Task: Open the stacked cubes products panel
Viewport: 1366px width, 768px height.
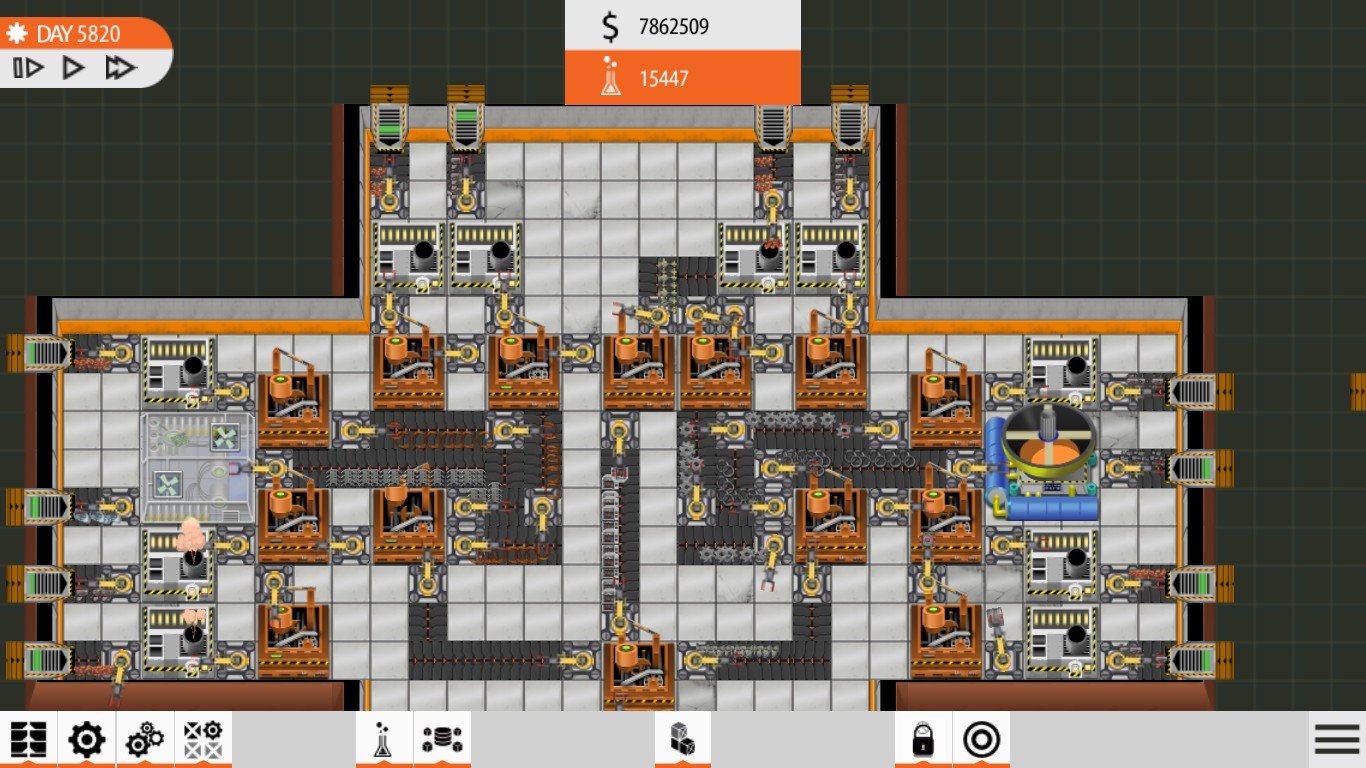Action: [x=682, y=740]
